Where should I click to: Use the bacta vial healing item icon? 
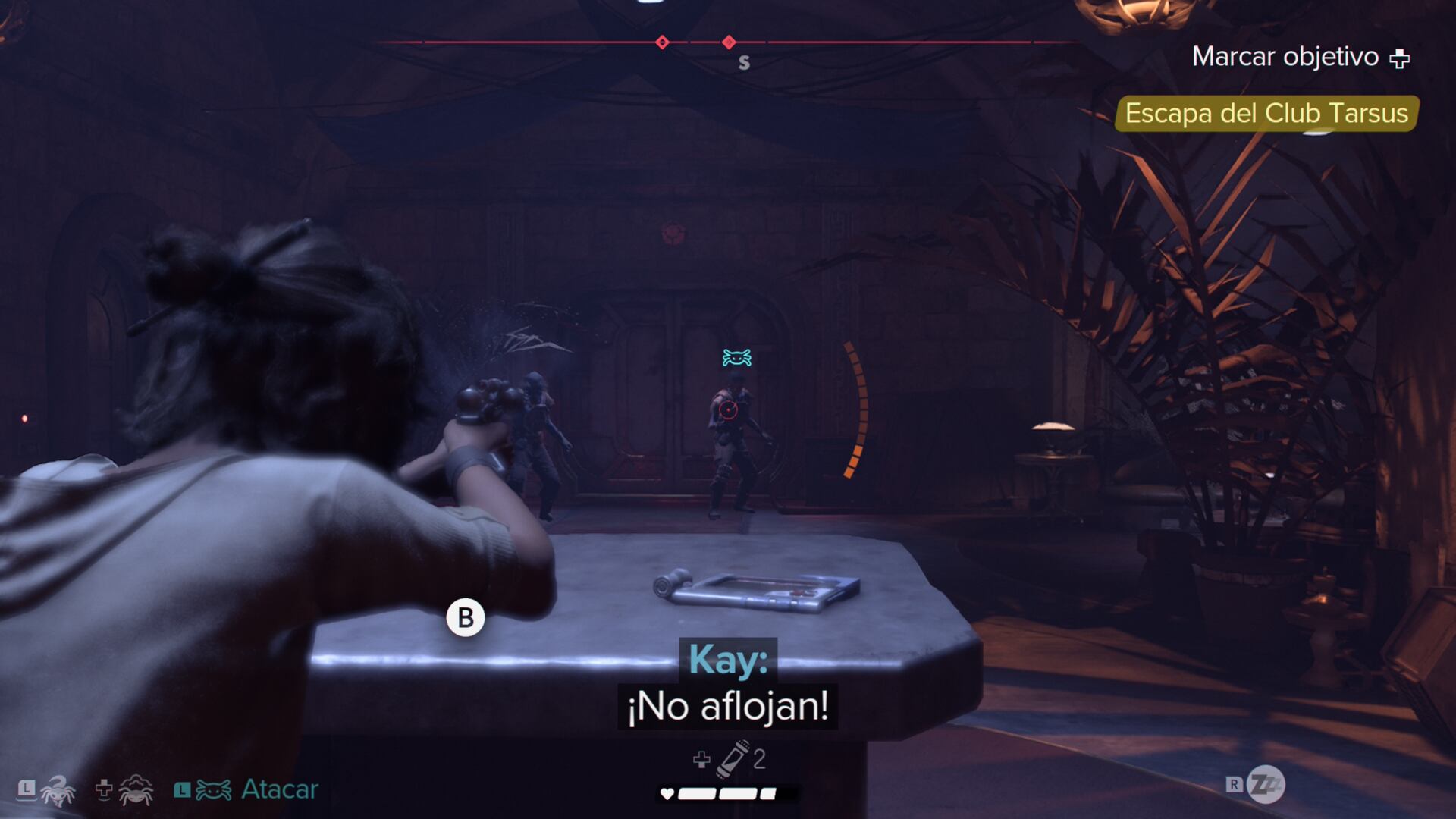pyautogui.click(x=733, y=758)
